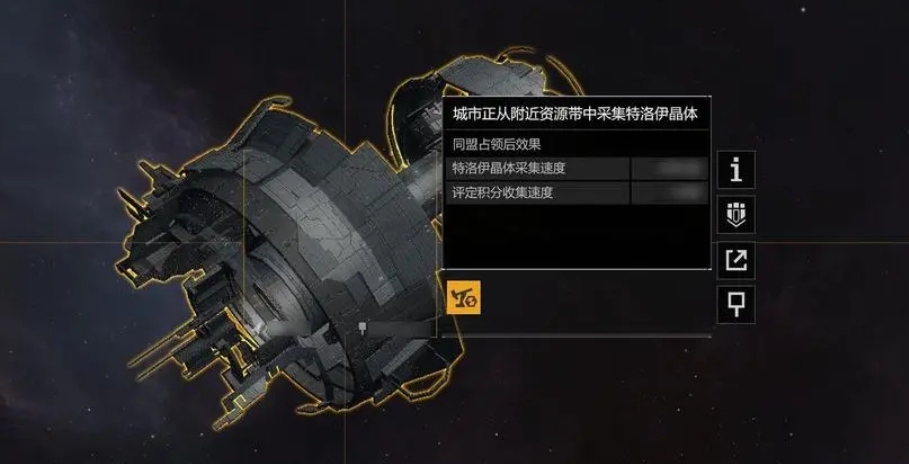Image resolution: width=909 pixels, height=464 pixels.
Task: Select the yellow resource gathering icon
Action: point(464,298)
